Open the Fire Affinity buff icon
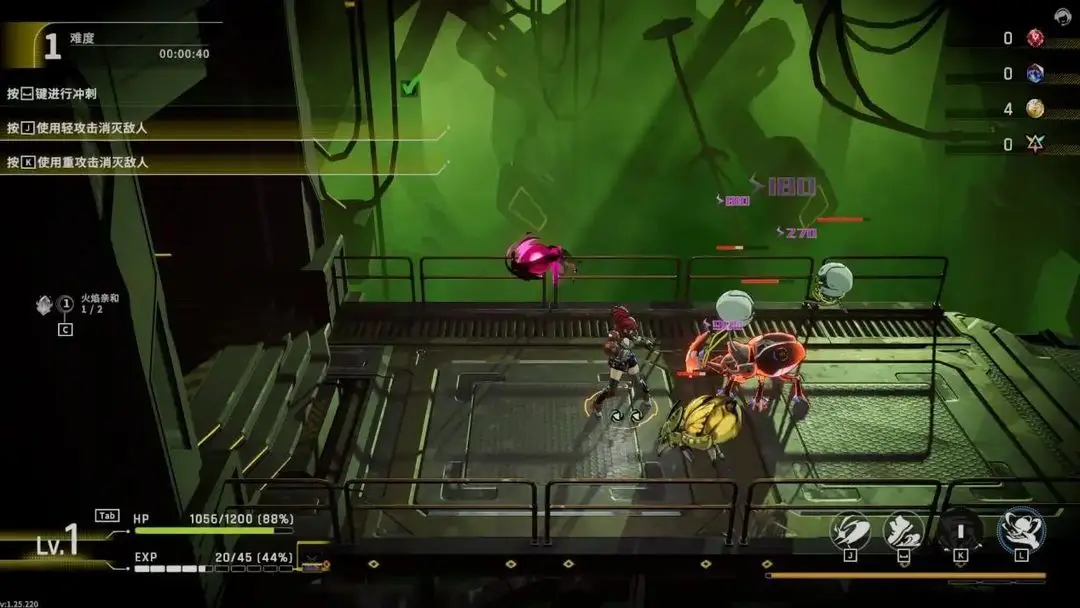Viewport: 1080px width, 608px height. click(x=45, y=304)
